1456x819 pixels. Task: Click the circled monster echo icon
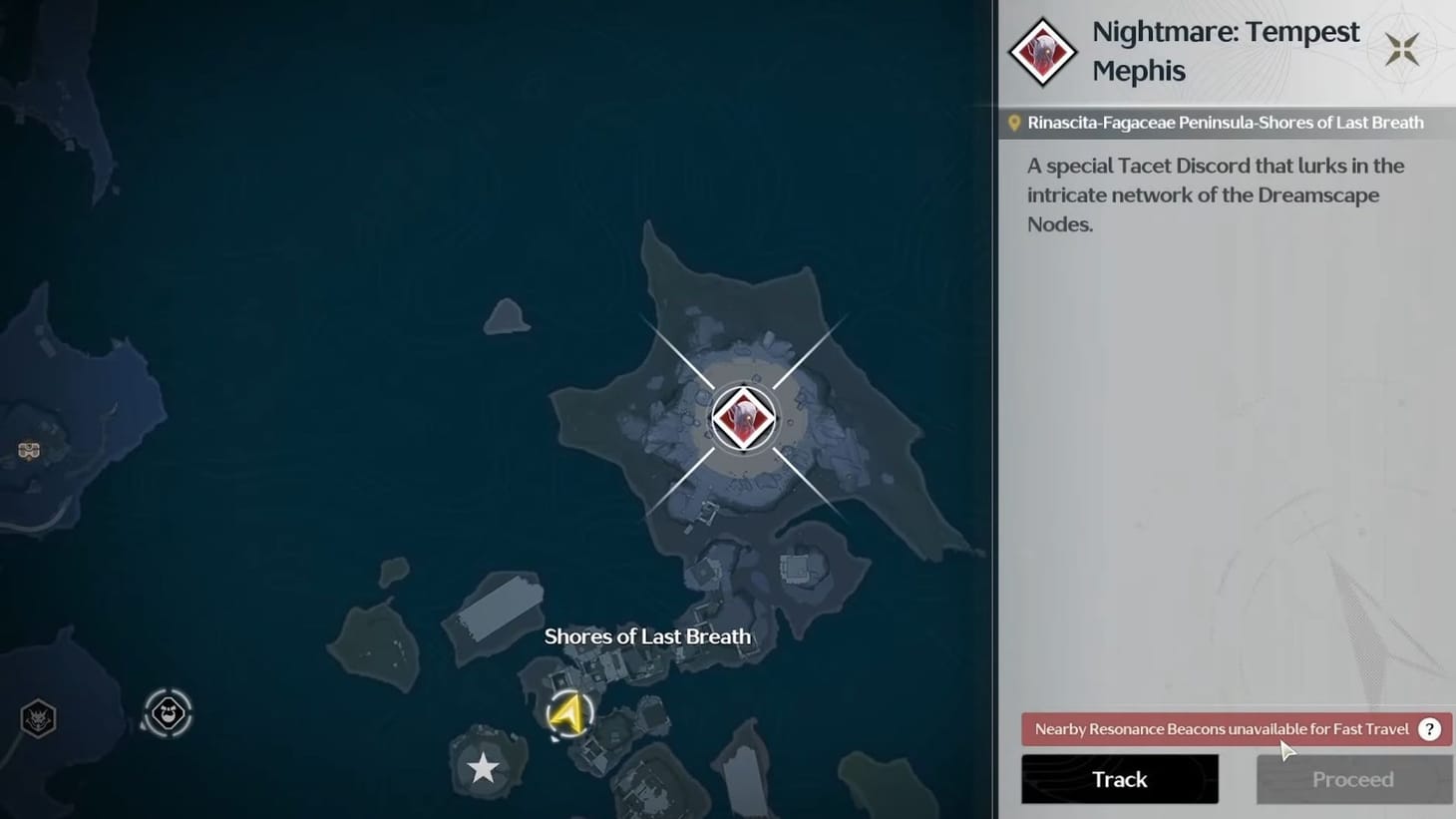[168, 711]
